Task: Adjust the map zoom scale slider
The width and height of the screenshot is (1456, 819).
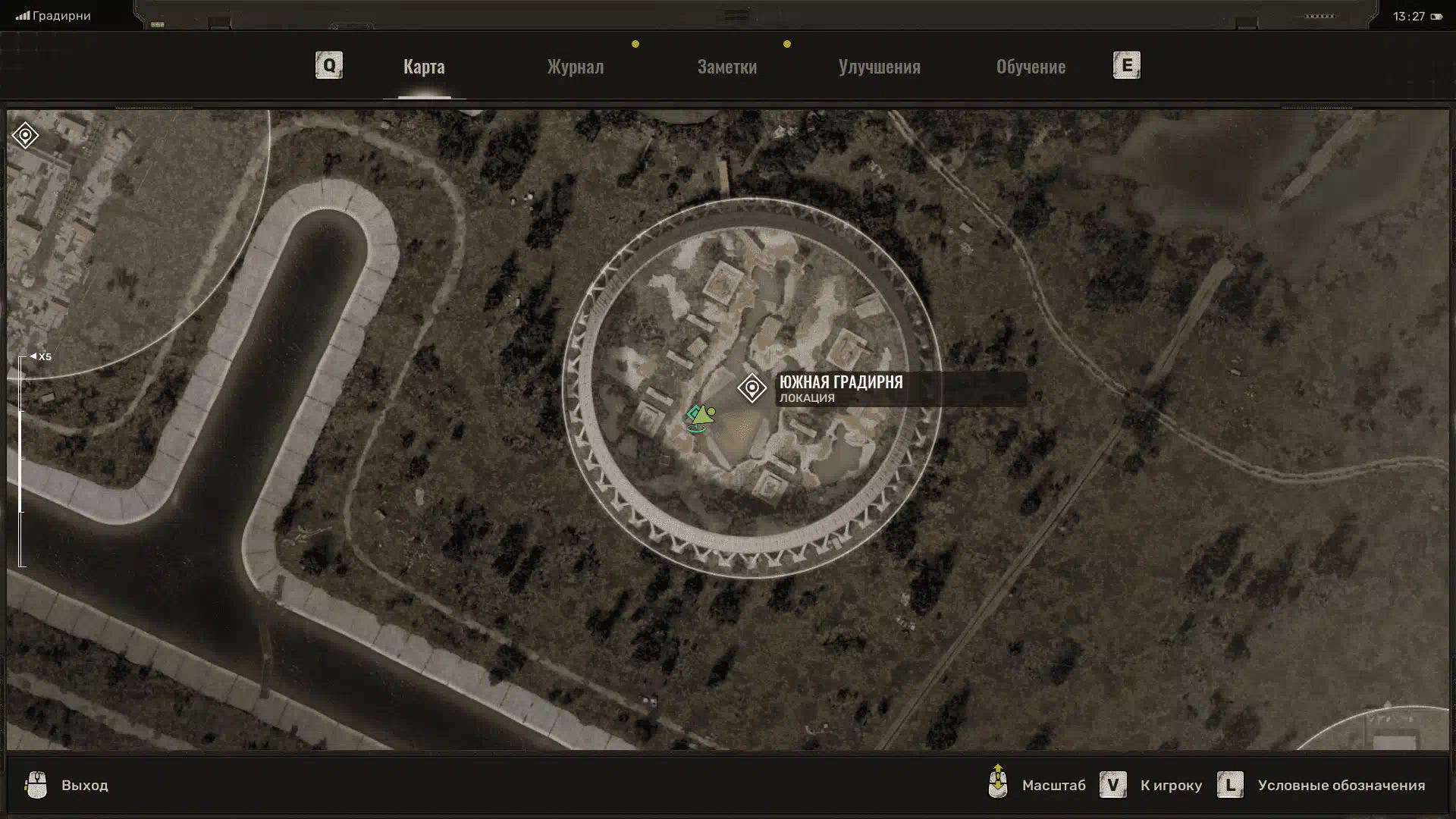Action: click(22, 460)
